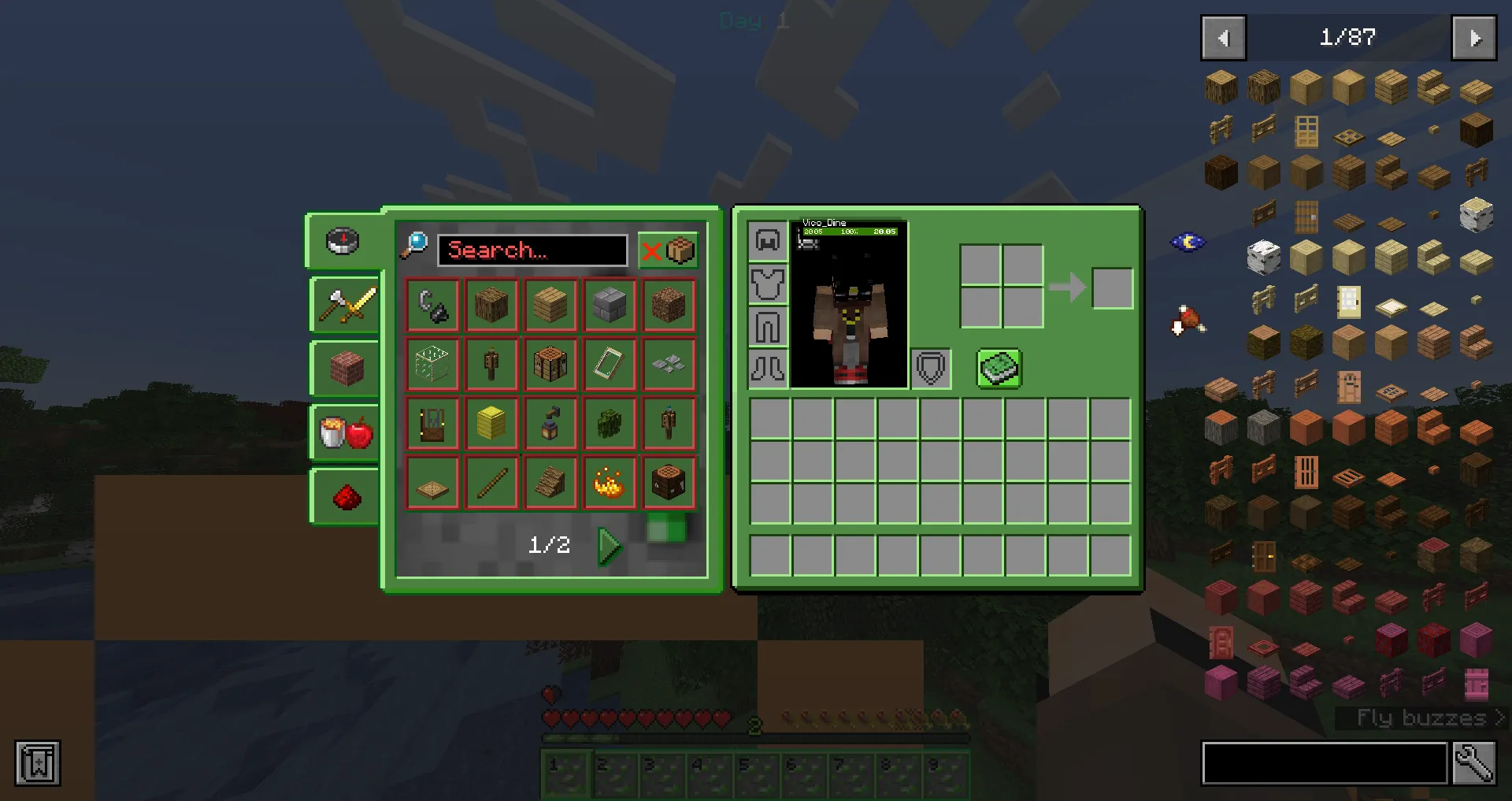Clear the search with the red X

pyautogui.click(x=652, y=250)
